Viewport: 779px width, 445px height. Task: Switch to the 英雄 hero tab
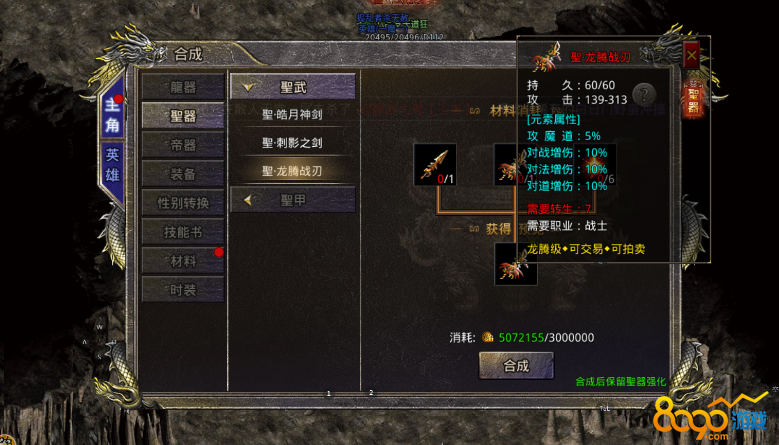click(x=113, y=166)
